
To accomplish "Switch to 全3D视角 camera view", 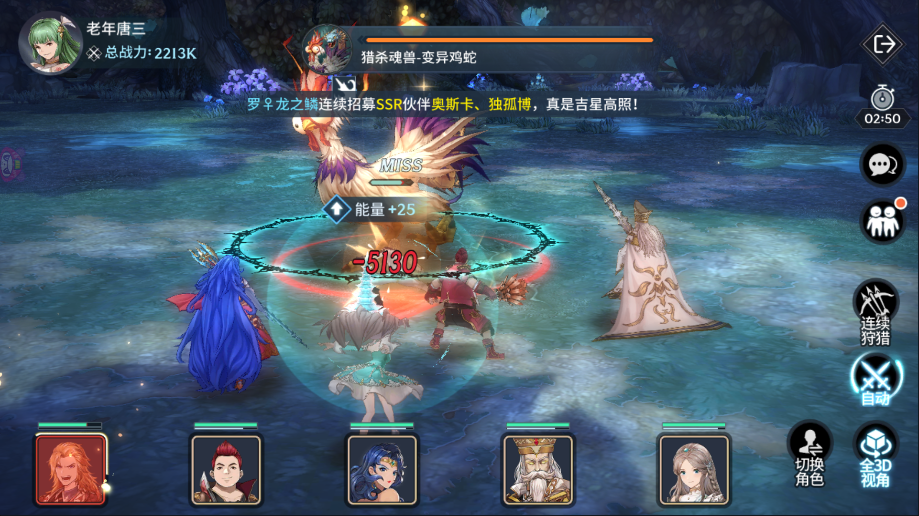I will 875,452.
